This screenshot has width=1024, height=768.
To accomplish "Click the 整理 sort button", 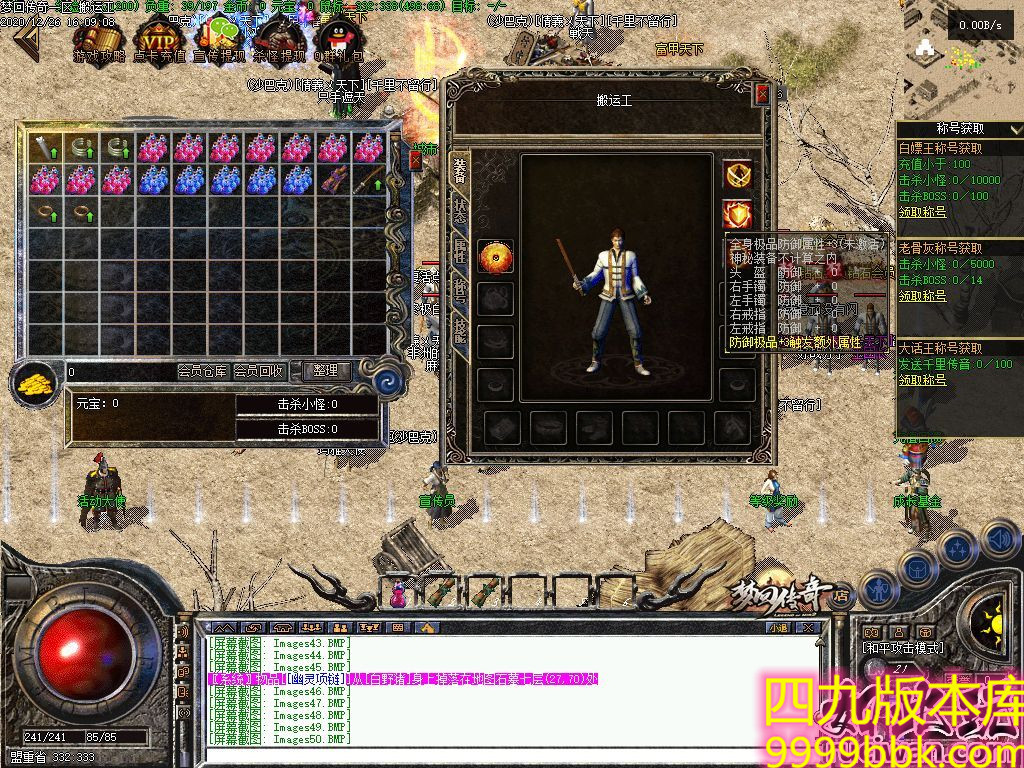I will 326,371.
